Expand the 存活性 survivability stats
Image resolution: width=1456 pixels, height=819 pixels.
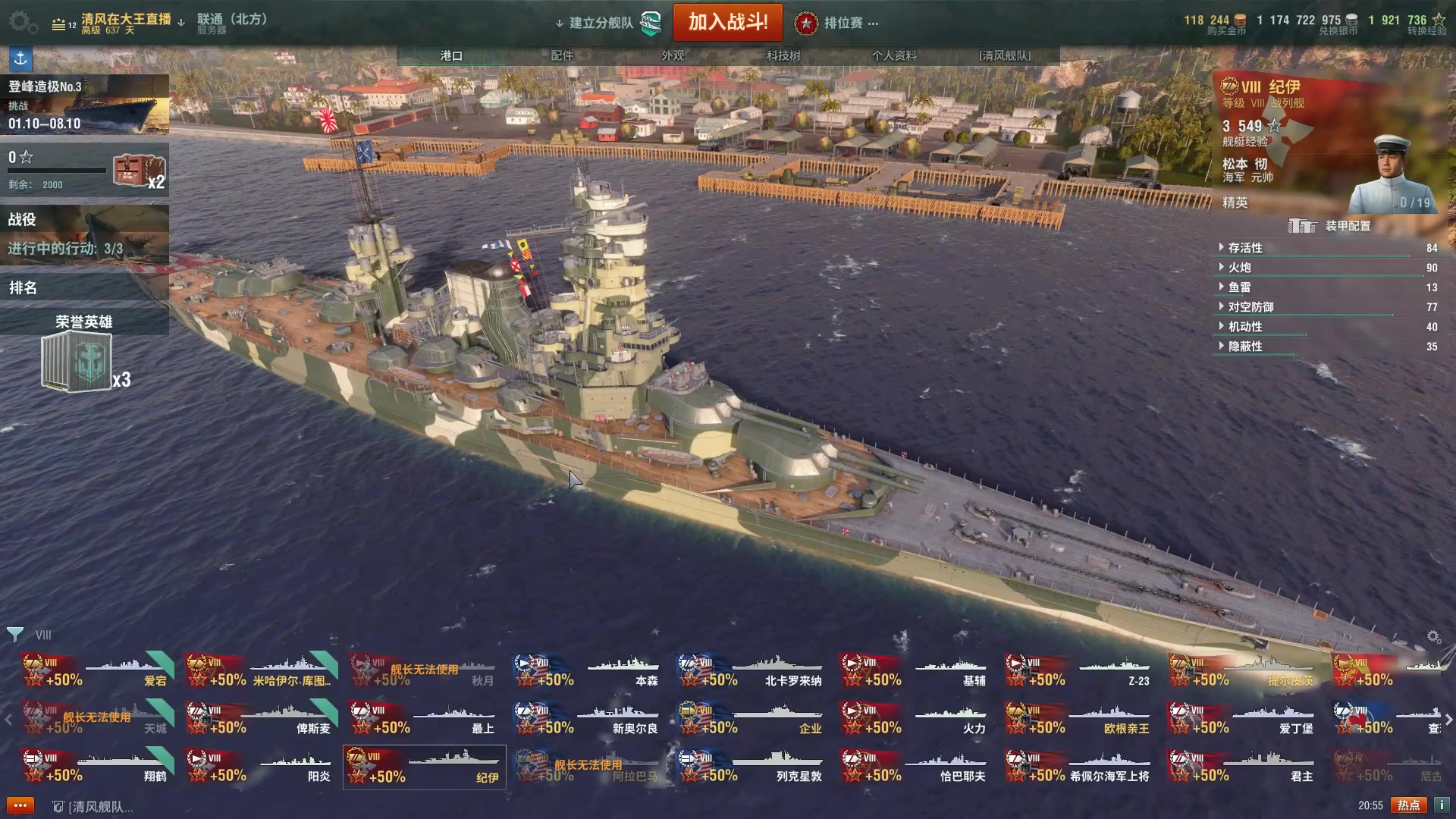click(x=1245, y=248)
